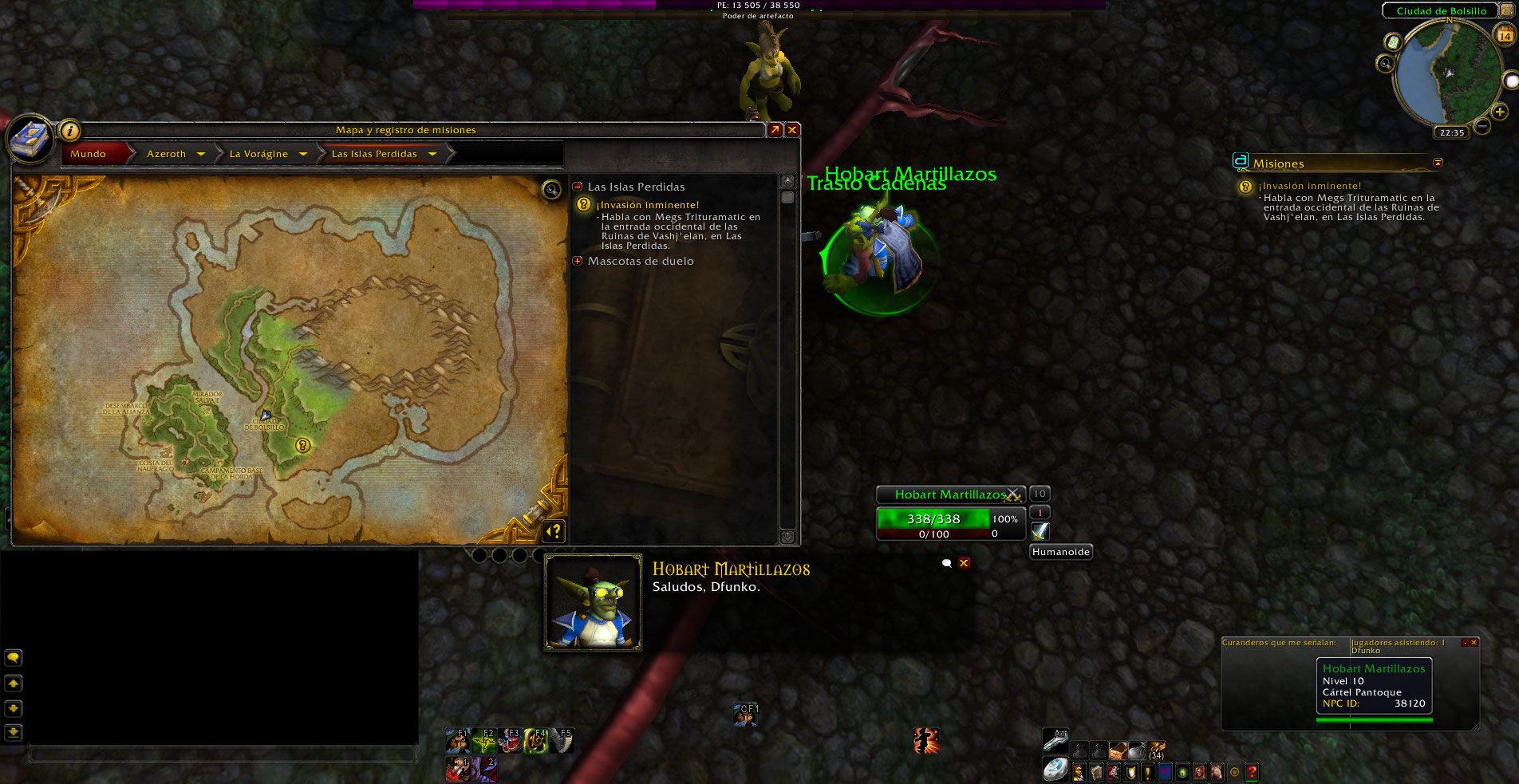Toggle the quest help button on the map

(554, 530)
